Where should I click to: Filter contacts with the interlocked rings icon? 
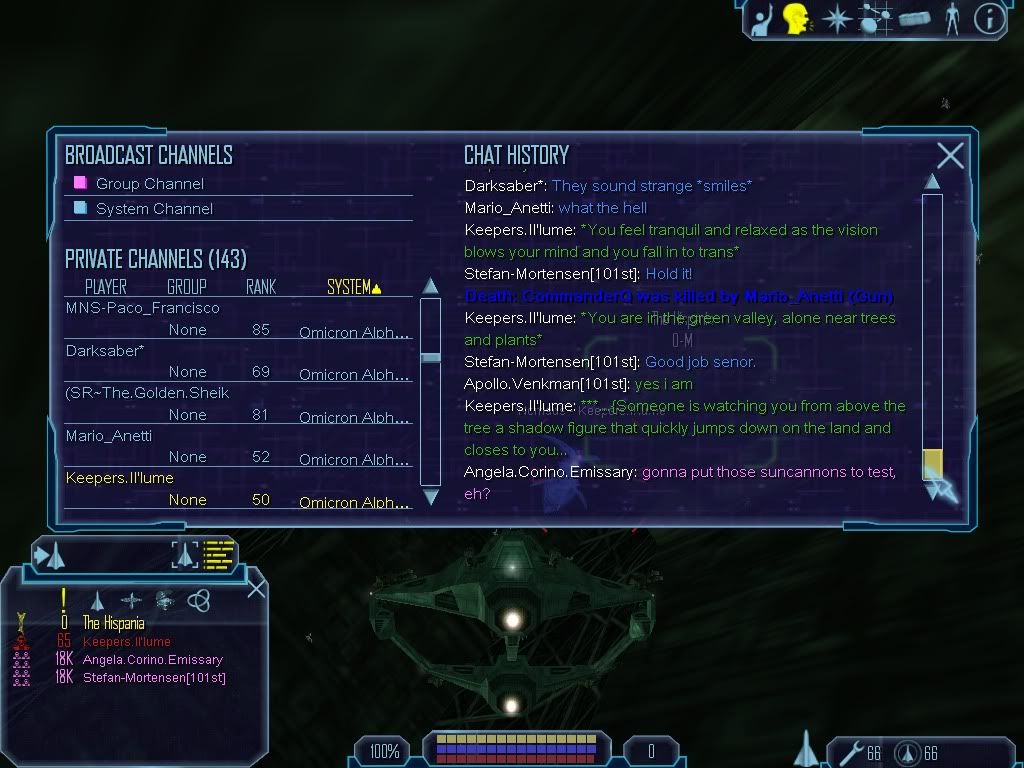[x=198, y=600]
